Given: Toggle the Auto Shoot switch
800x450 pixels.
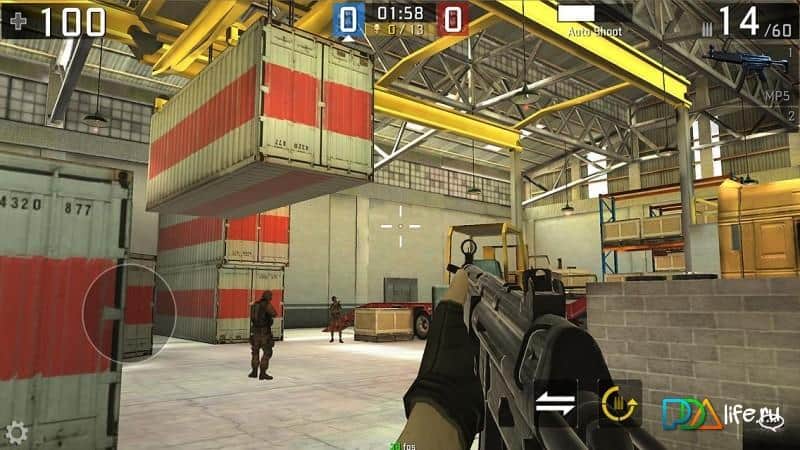Looking at the screenshot, I should (575, 14).
